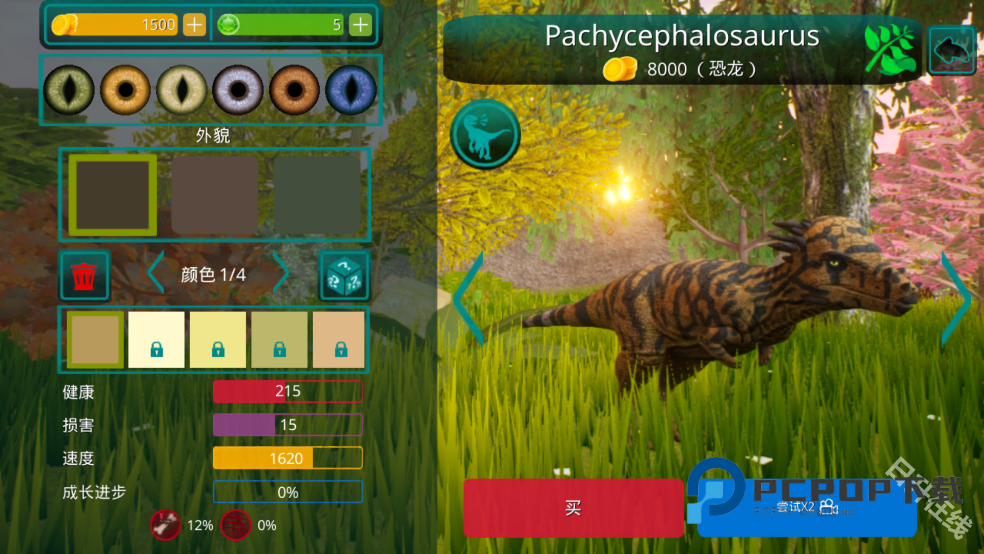
Task: Open the round dinosaur silhouette icon
Action: [x=485, y=135]
